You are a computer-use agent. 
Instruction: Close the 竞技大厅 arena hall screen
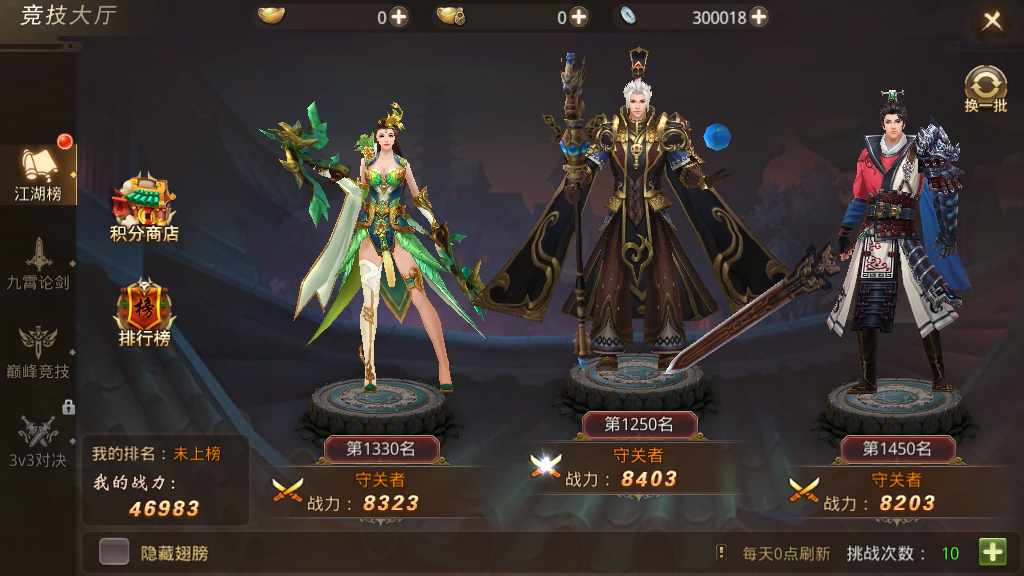[991, 21]
